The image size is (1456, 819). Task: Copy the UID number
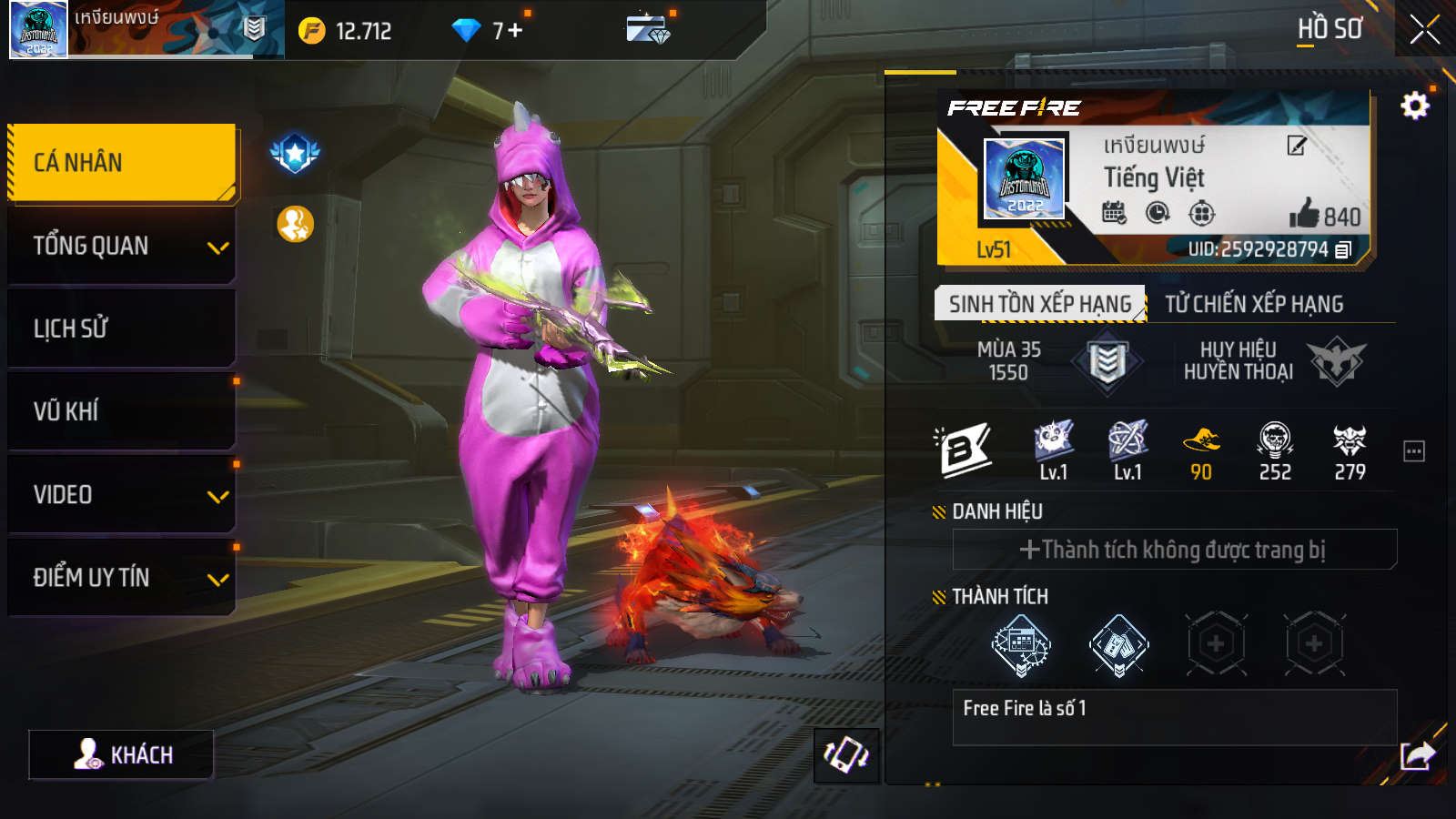coord(1343,249)
